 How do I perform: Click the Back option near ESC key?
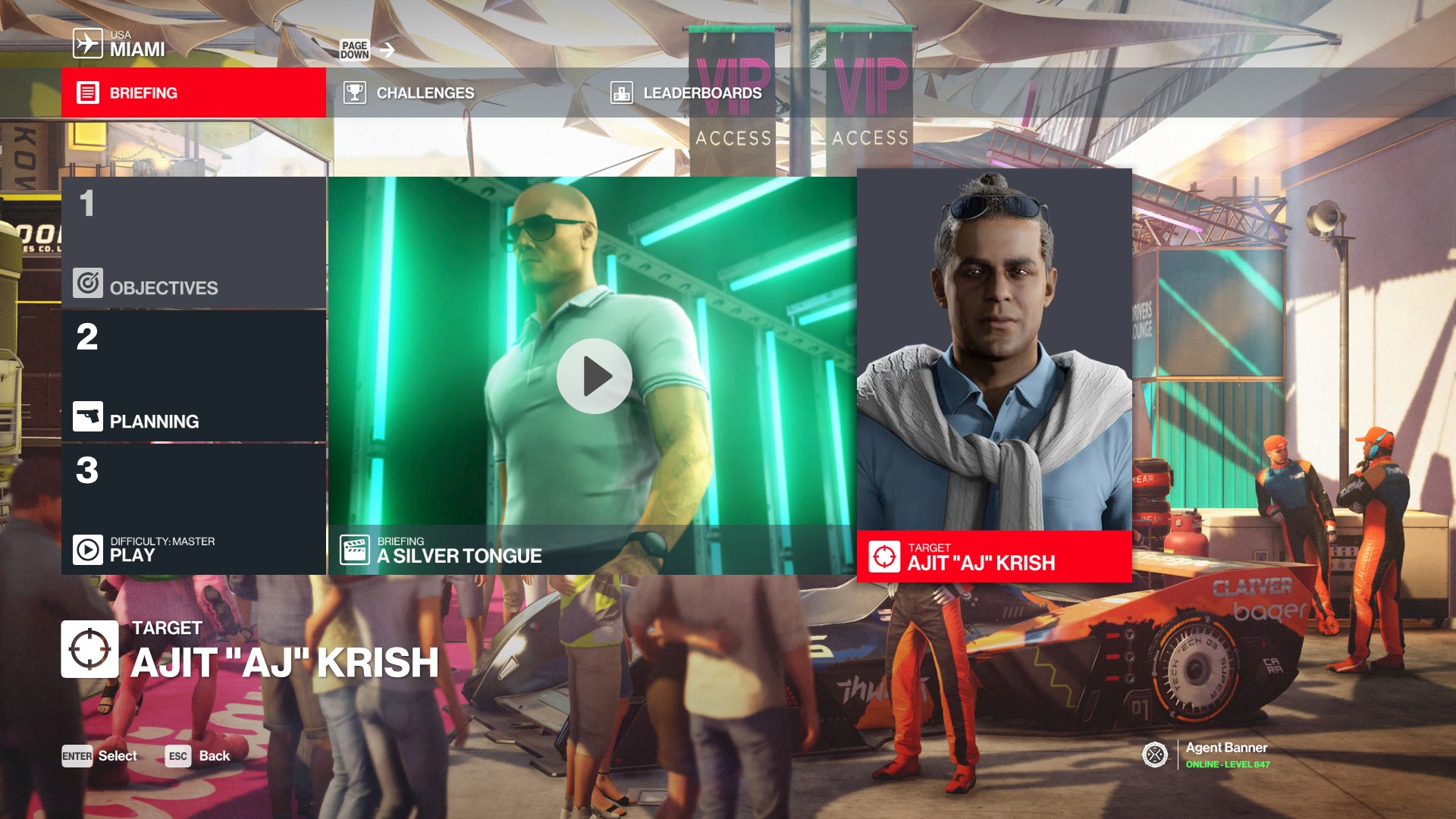215,756
